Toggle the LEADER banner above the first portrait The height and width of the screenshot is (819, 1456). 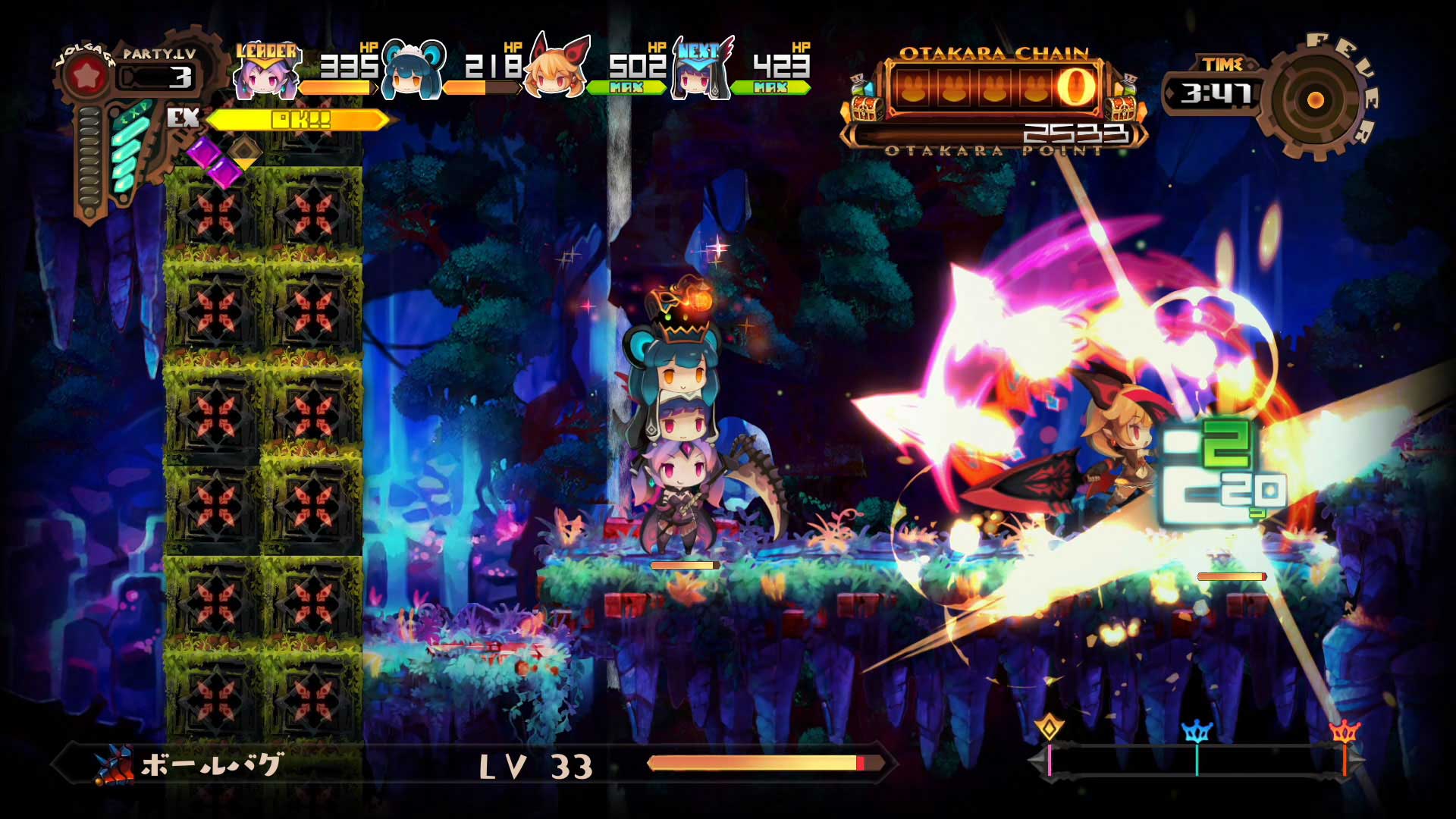pyautogui.click(x=265, y=52)
